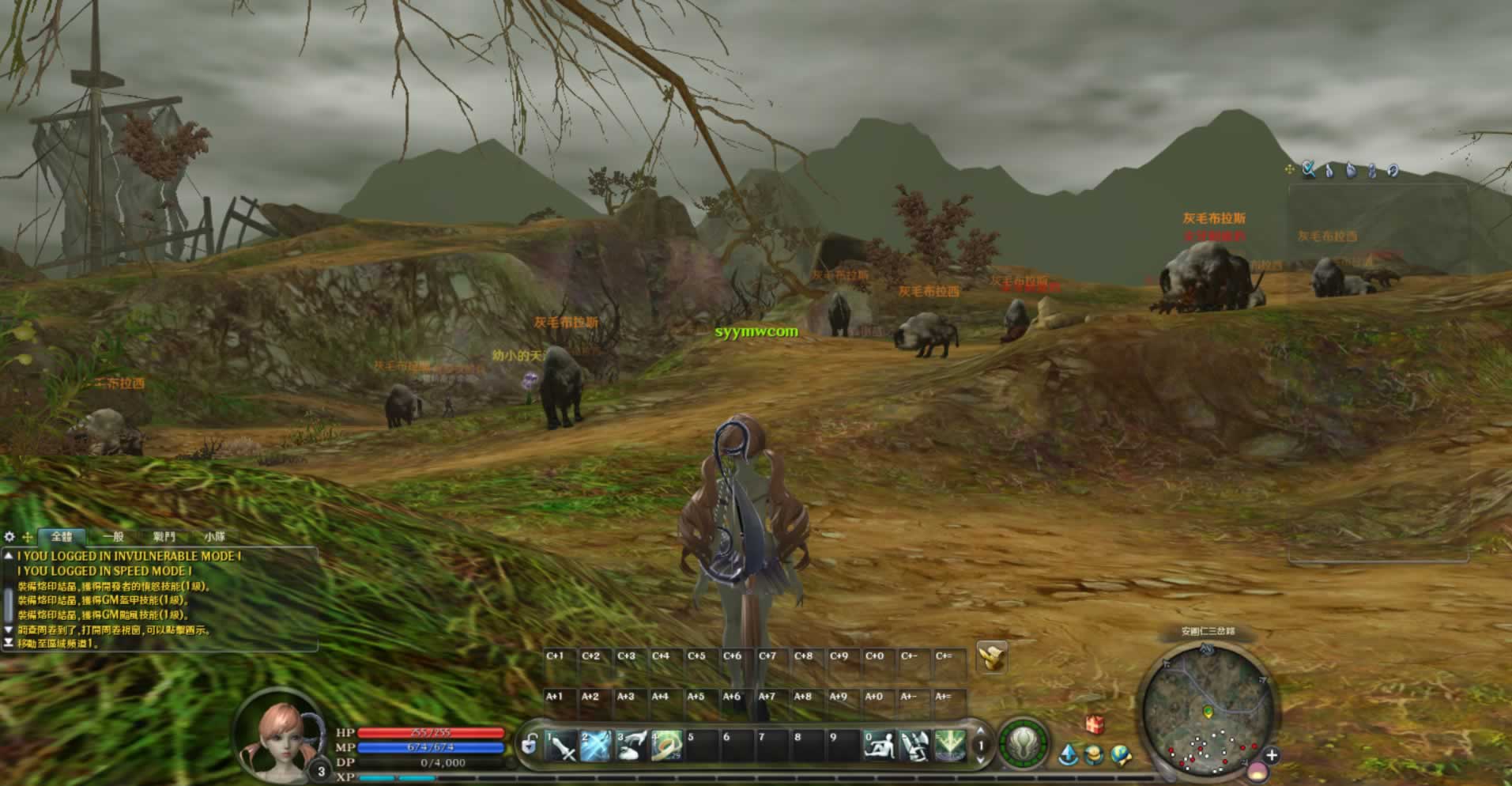1512x786 pixels.
Task: Activate the green downward arrow skill
Action: click(x=949, y=746)
